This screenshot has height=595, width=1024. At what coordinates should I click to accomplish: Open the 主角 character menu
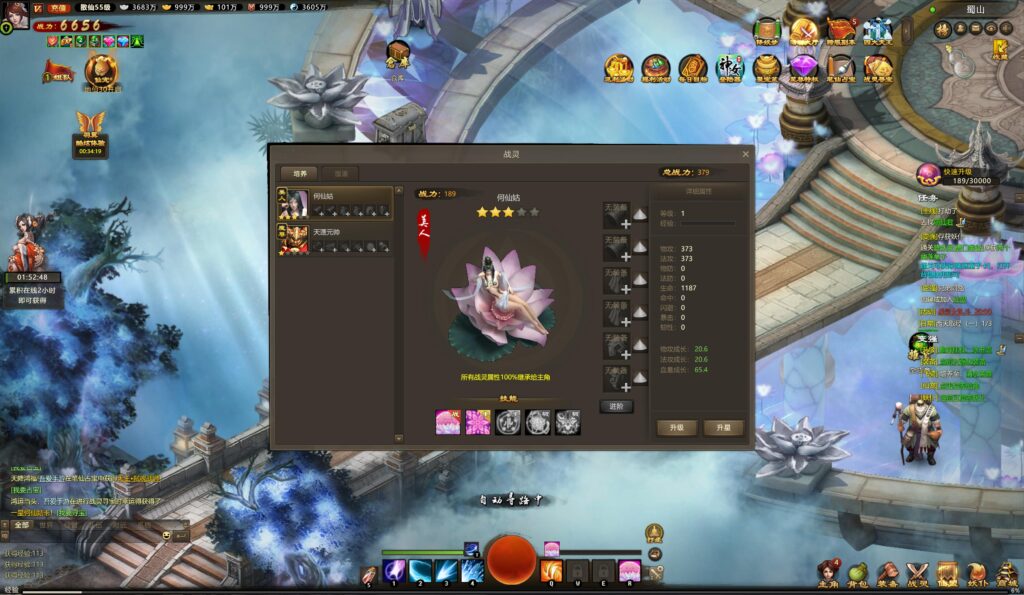(828, 573)
